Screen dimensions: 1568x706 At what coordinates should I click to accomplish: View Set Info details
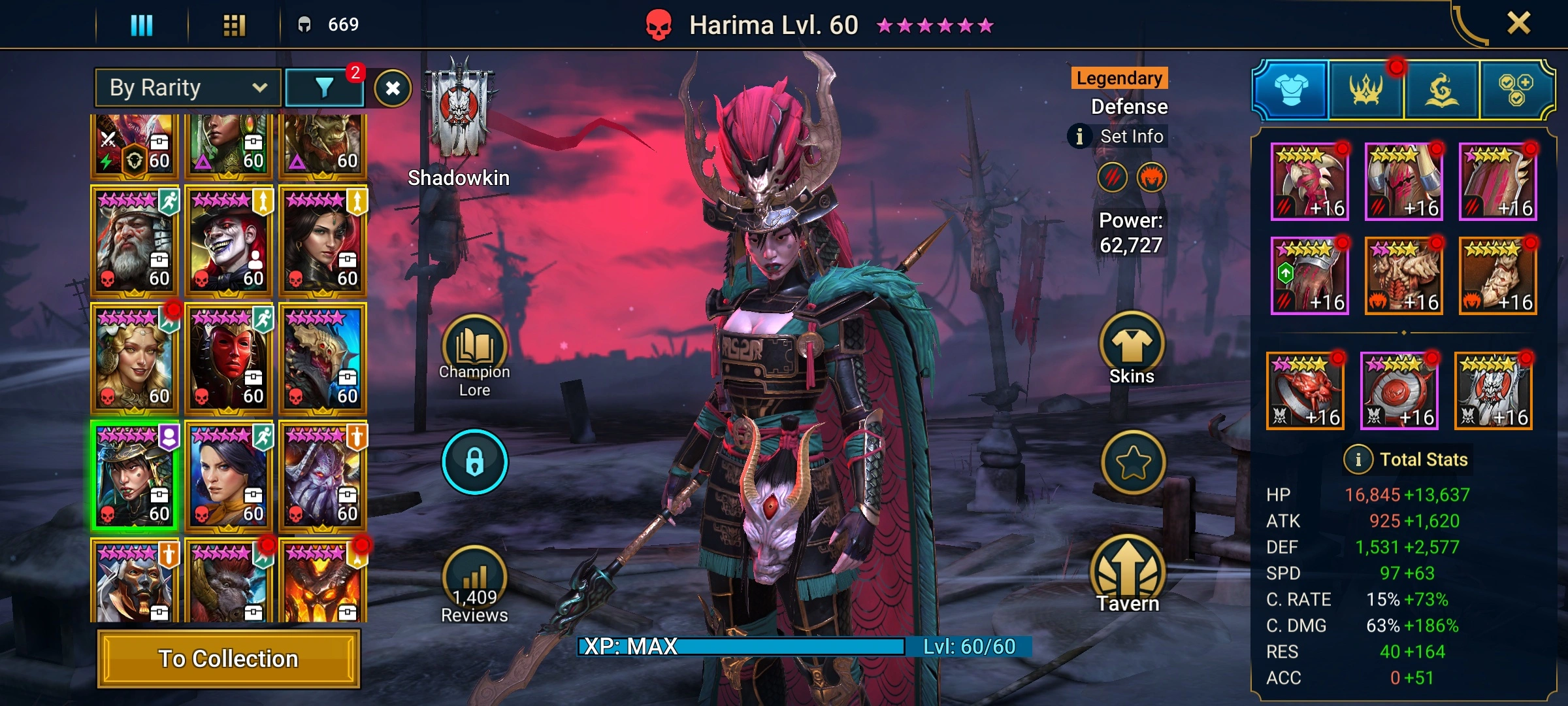point(1119,136)
